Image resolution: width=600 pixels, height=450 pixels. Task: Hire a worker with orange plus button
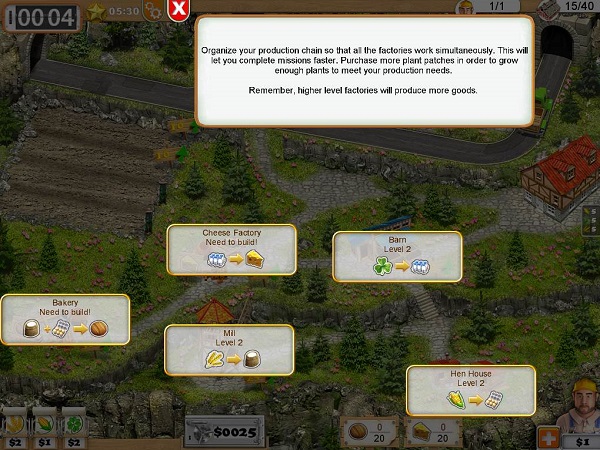(x=548, y=437)
